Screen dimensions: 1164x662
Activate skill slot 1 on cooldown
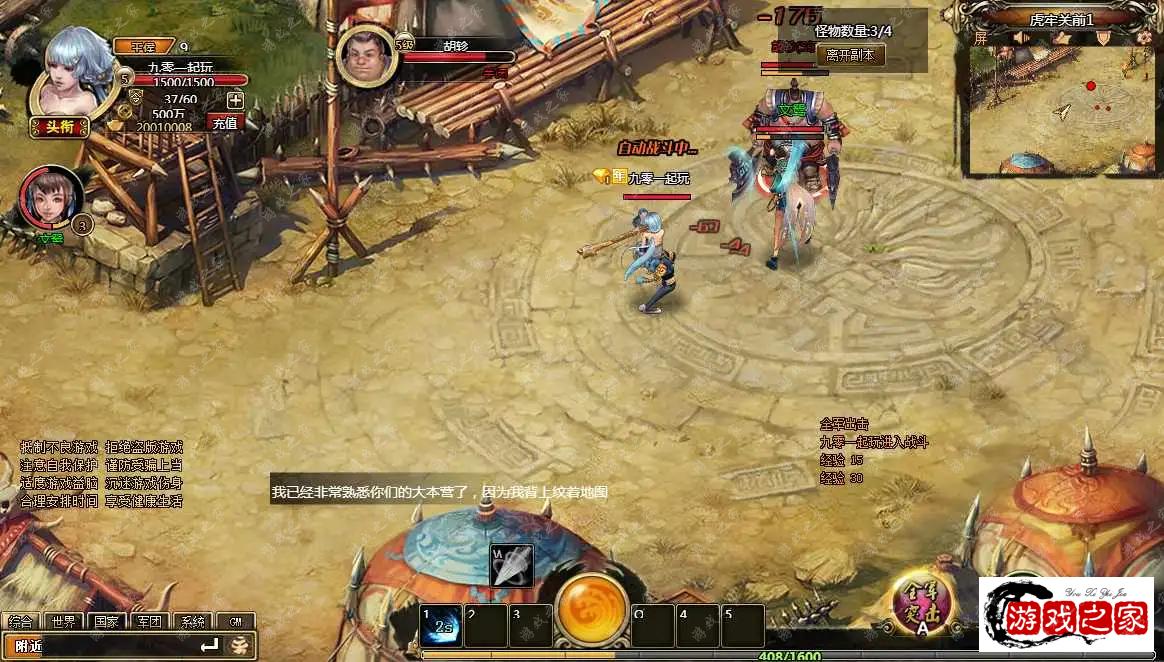(441, 626)
